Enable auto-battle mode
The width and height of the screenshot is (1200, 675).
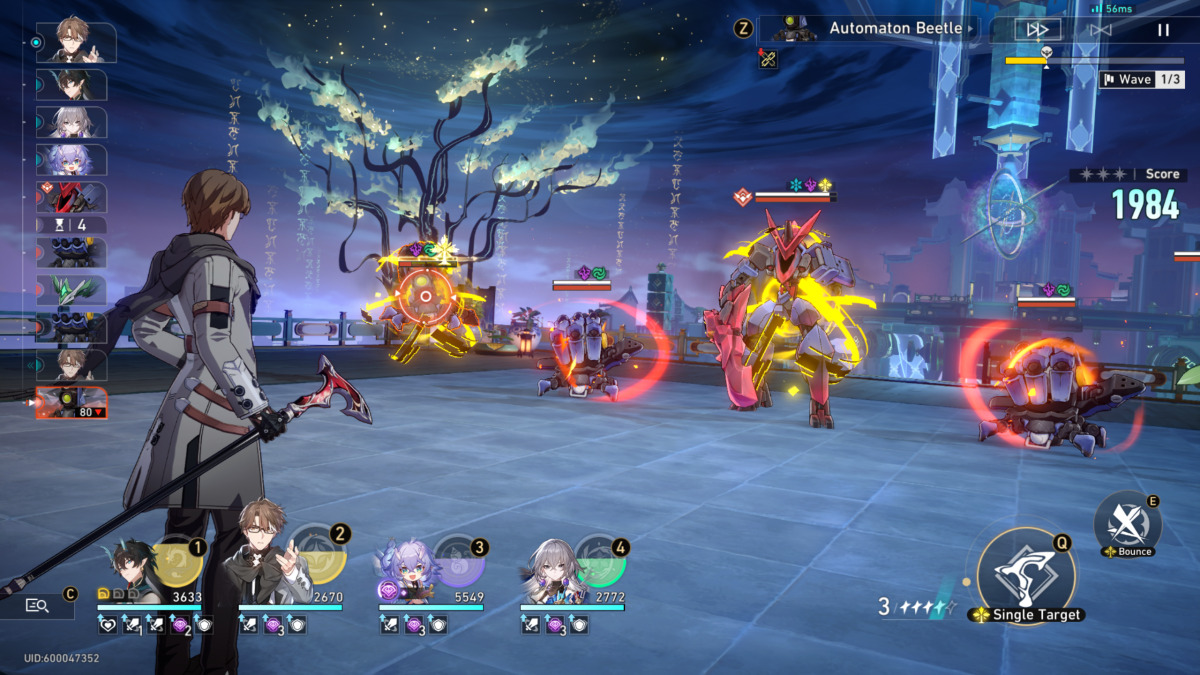point(1100,30)
